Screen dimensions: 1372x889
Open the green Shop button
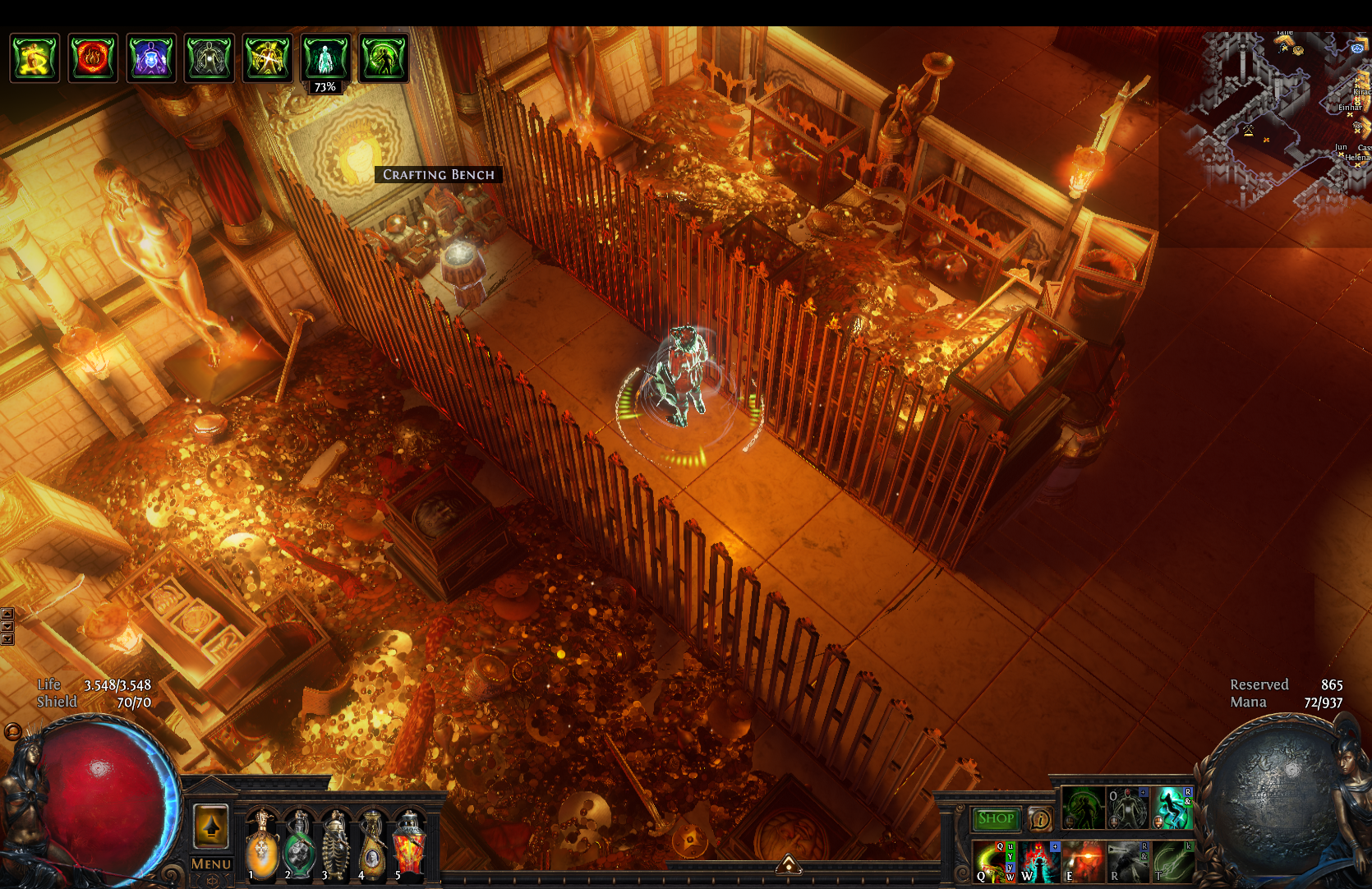(996, 818)
